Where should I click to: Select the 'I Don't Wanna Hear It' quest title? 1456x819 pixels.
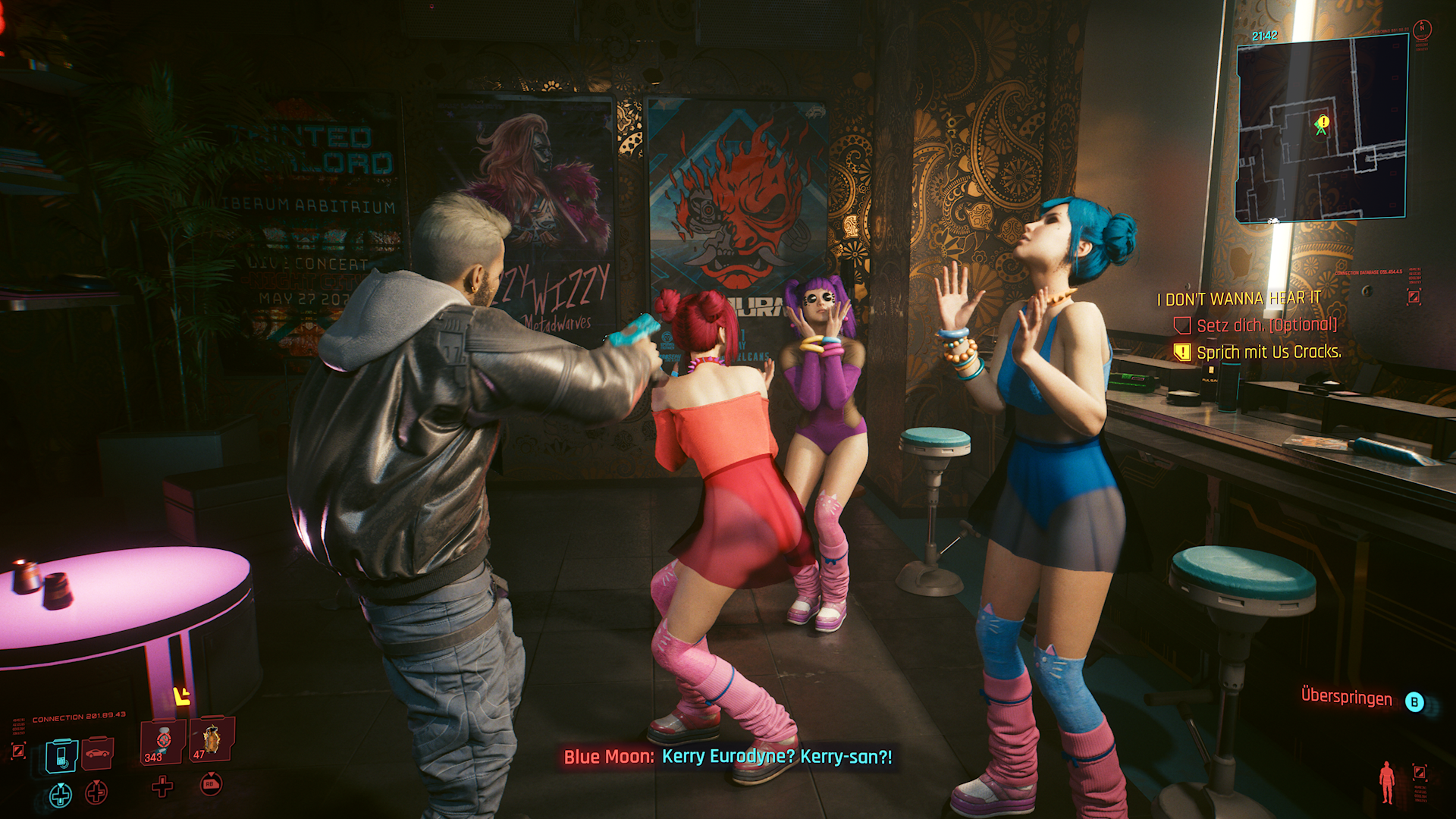(1238, 300)
